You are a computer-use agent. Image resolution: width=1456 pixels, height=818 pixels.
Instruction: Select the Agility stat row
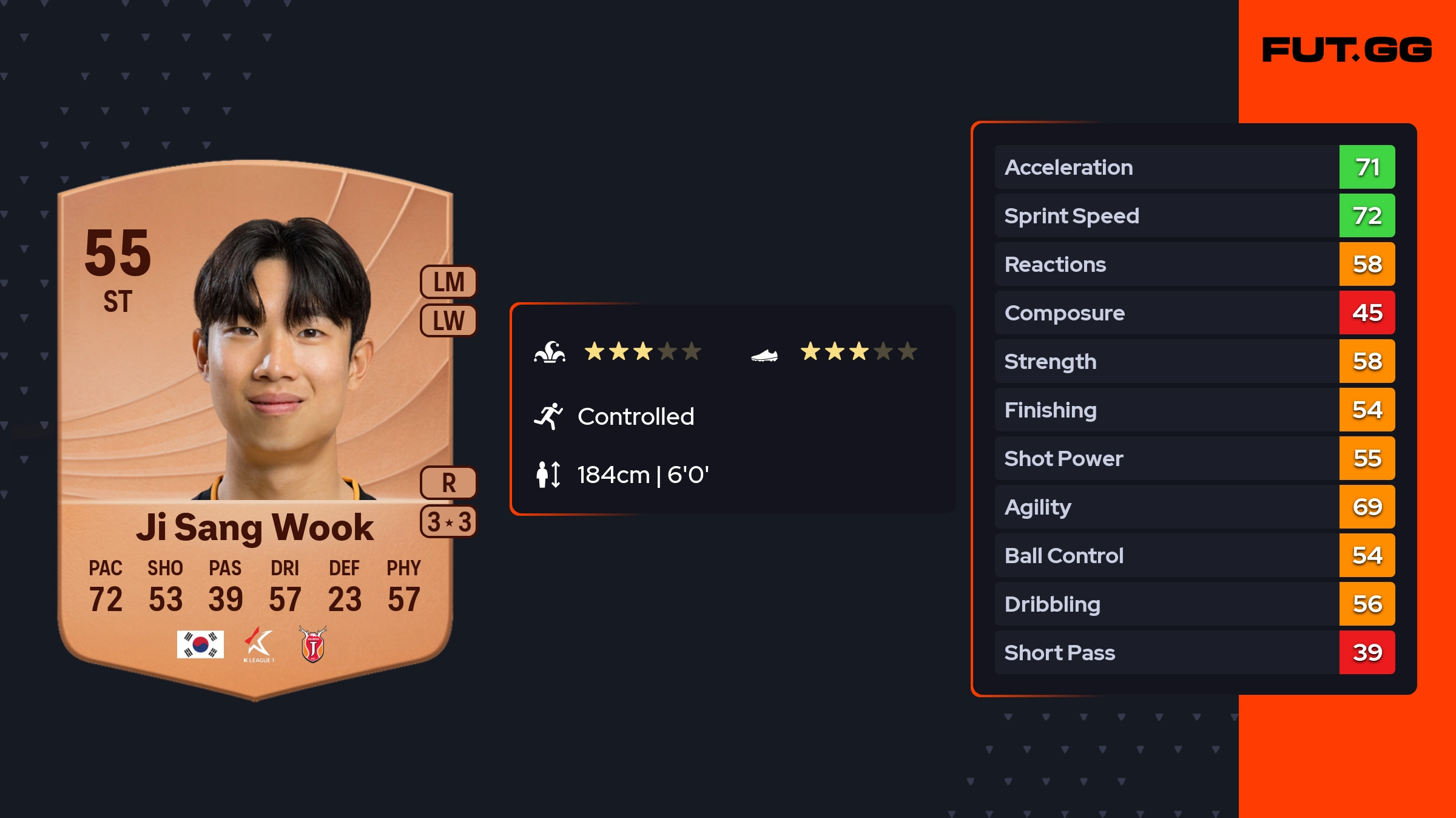[x=1194, y=507]
